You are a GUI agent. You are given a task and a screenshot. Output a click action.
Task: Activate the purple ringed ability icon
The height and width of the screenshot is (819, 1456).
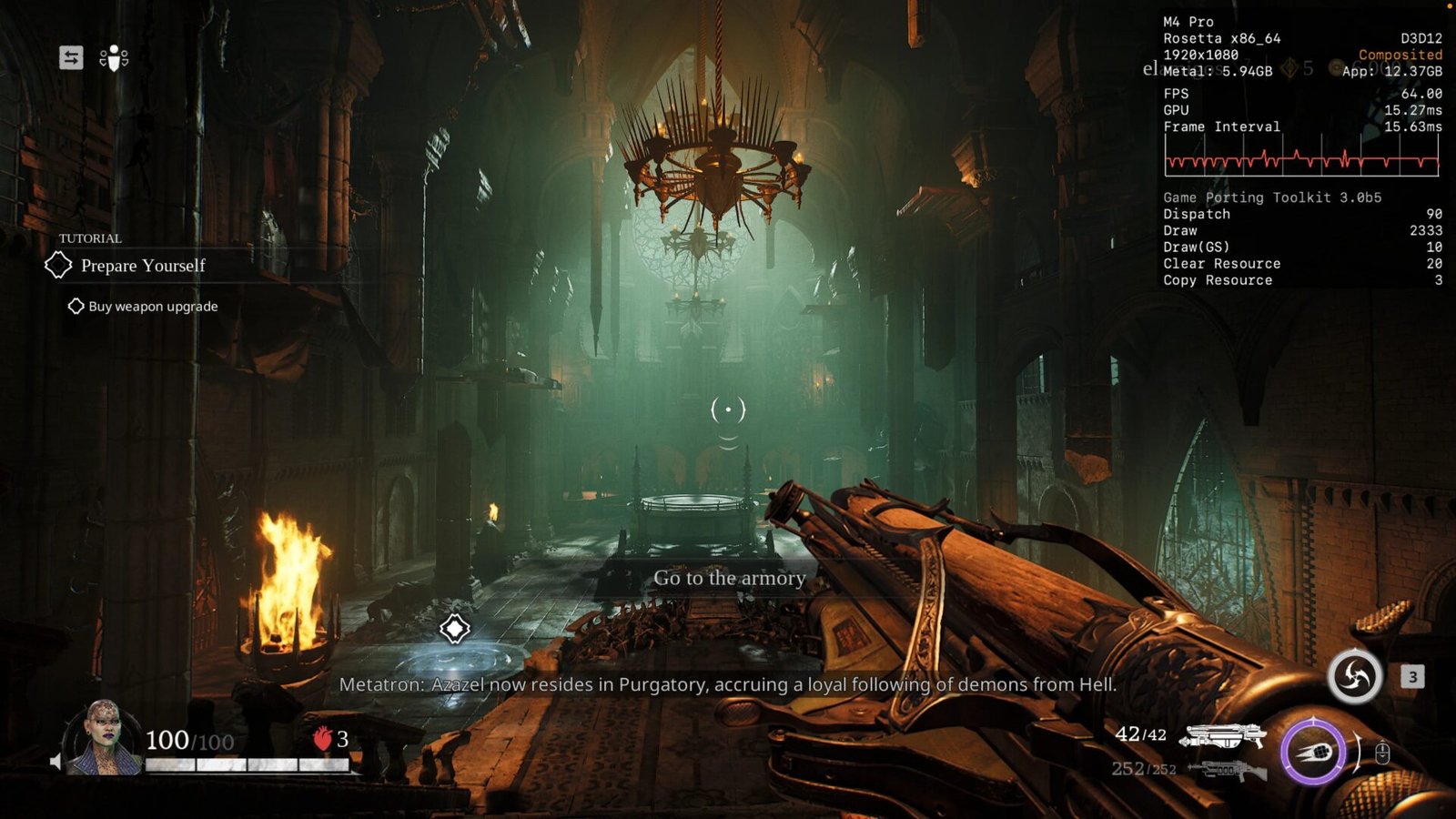(x=1312, y=752)
